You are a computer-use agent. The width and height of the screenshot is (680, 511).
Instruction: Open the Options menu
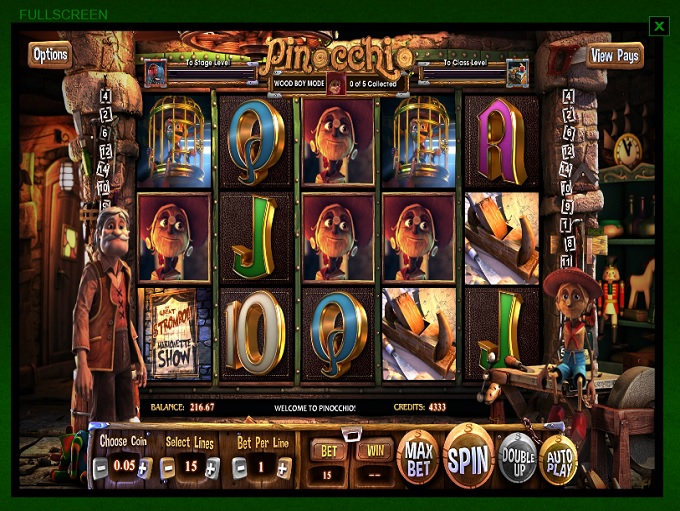(49, 55)
